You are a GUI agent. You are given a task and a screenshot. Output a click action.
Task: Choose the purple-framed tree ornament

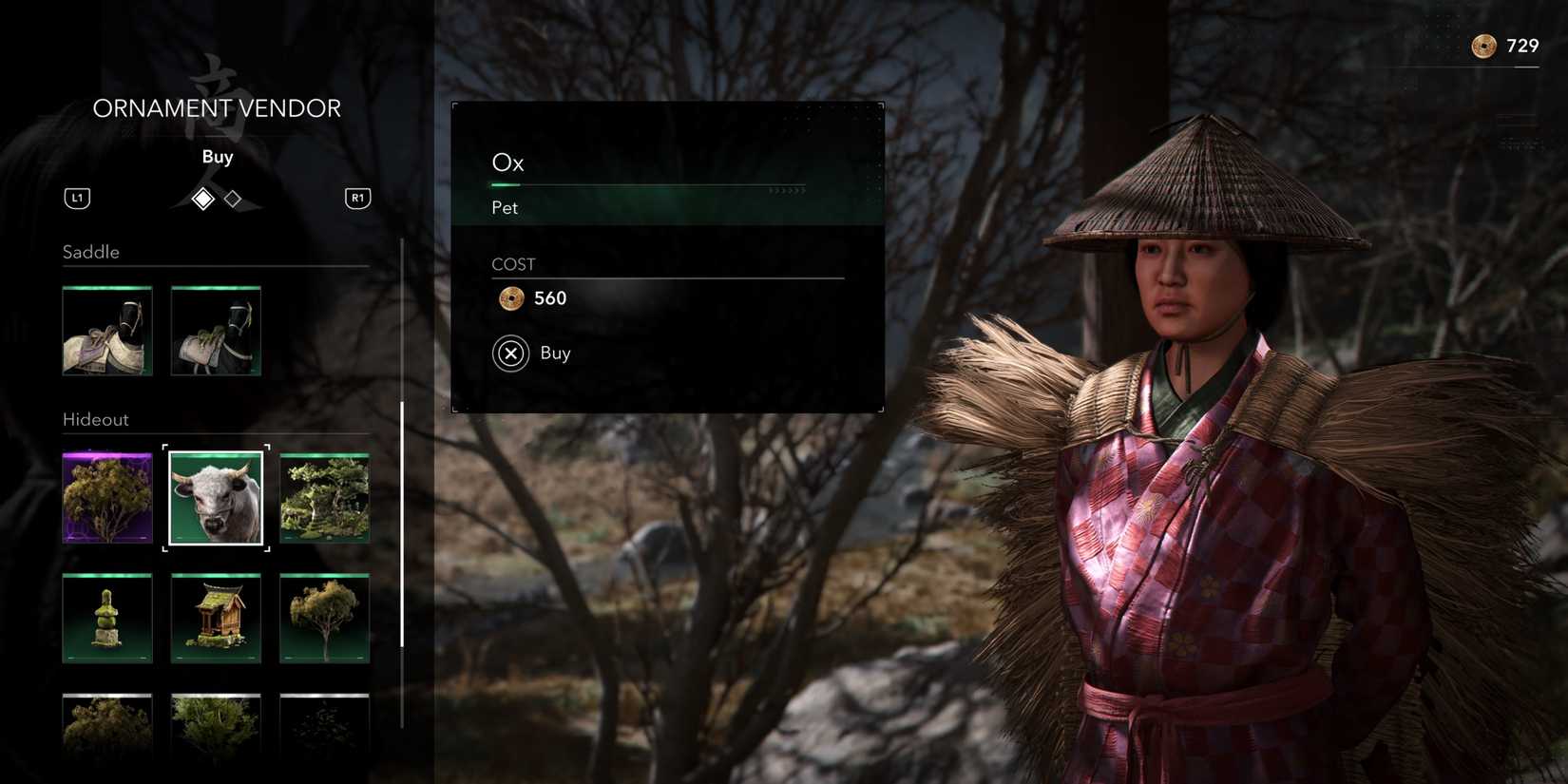pyautogui.click(x=107, y=498)
